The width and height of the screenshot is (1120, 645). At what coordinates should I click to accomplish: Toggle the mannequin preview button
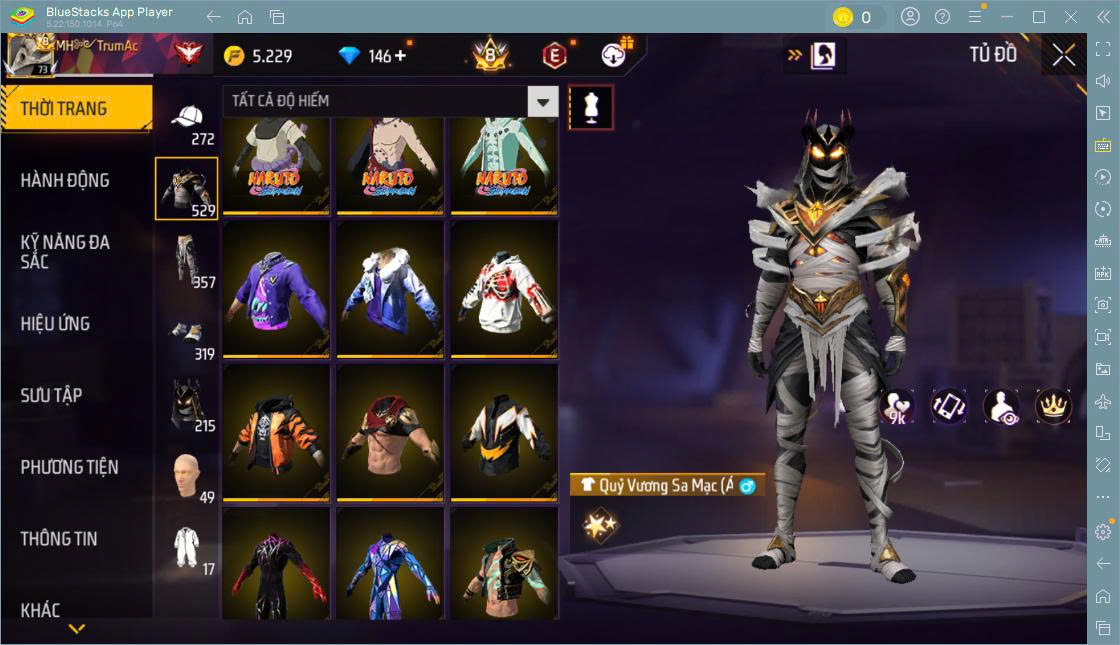(590, 108)
